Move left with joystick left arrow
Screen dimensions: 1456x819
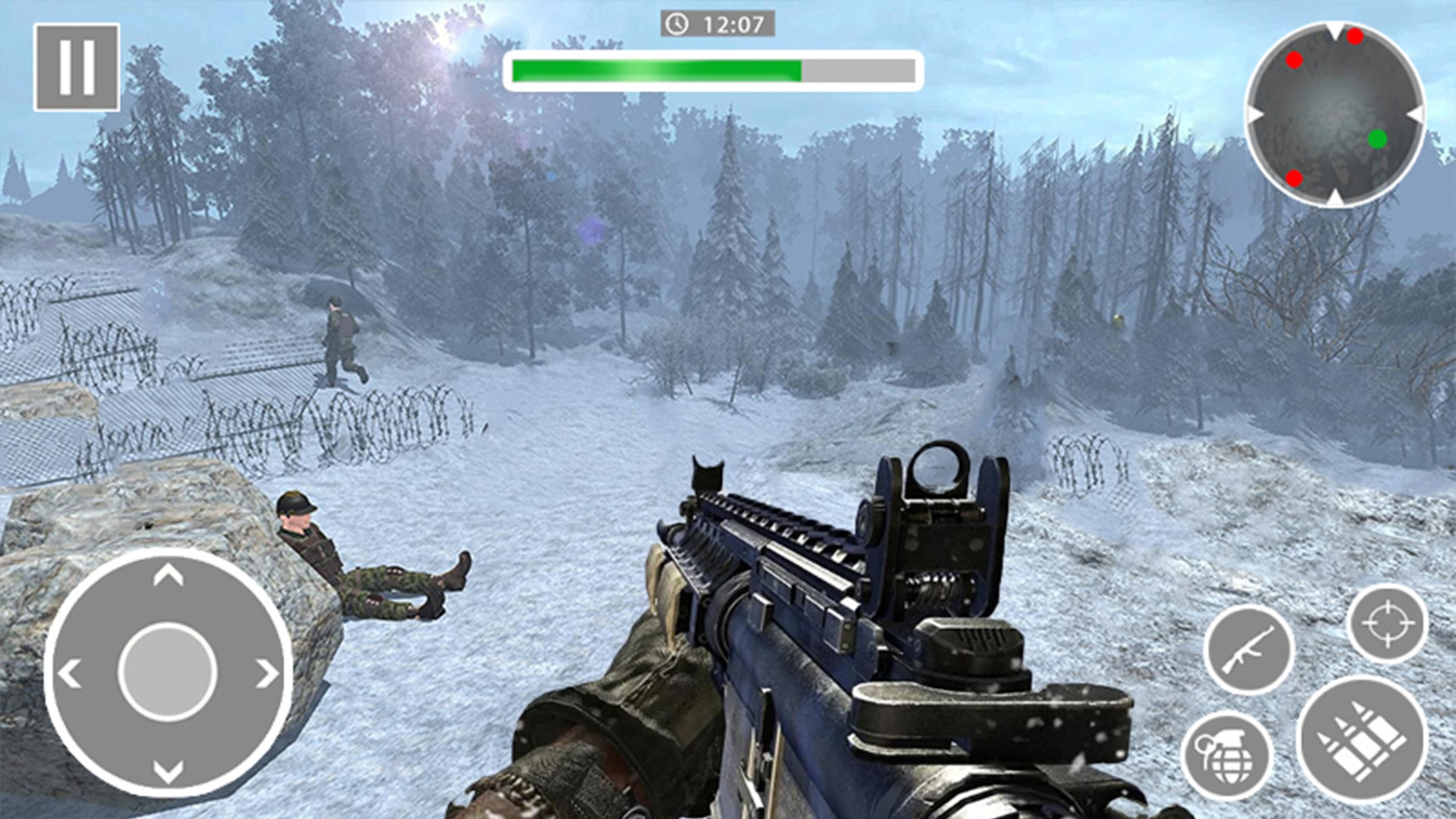(x=70, y=673)
